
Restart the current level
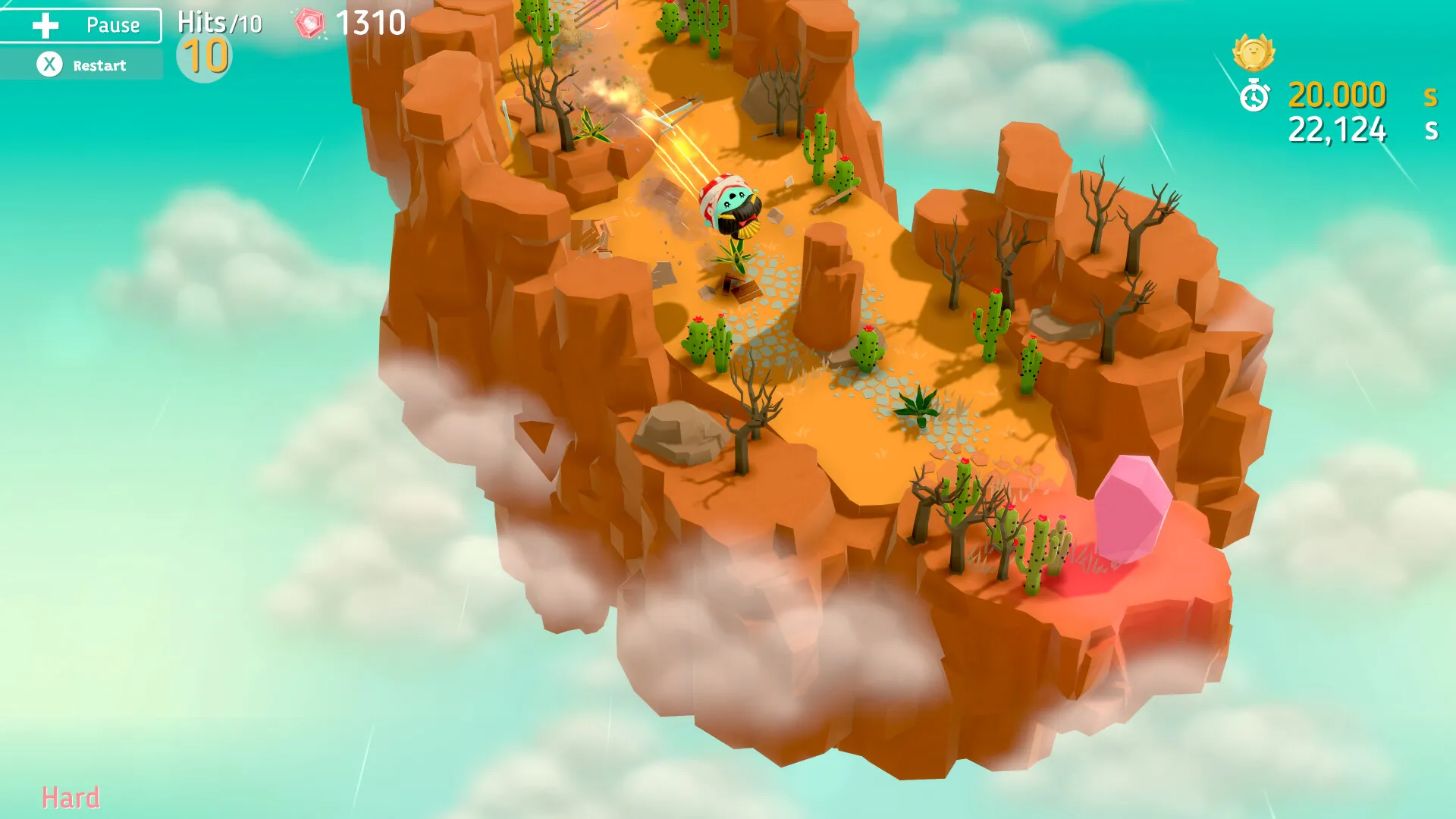coord(81,65)
